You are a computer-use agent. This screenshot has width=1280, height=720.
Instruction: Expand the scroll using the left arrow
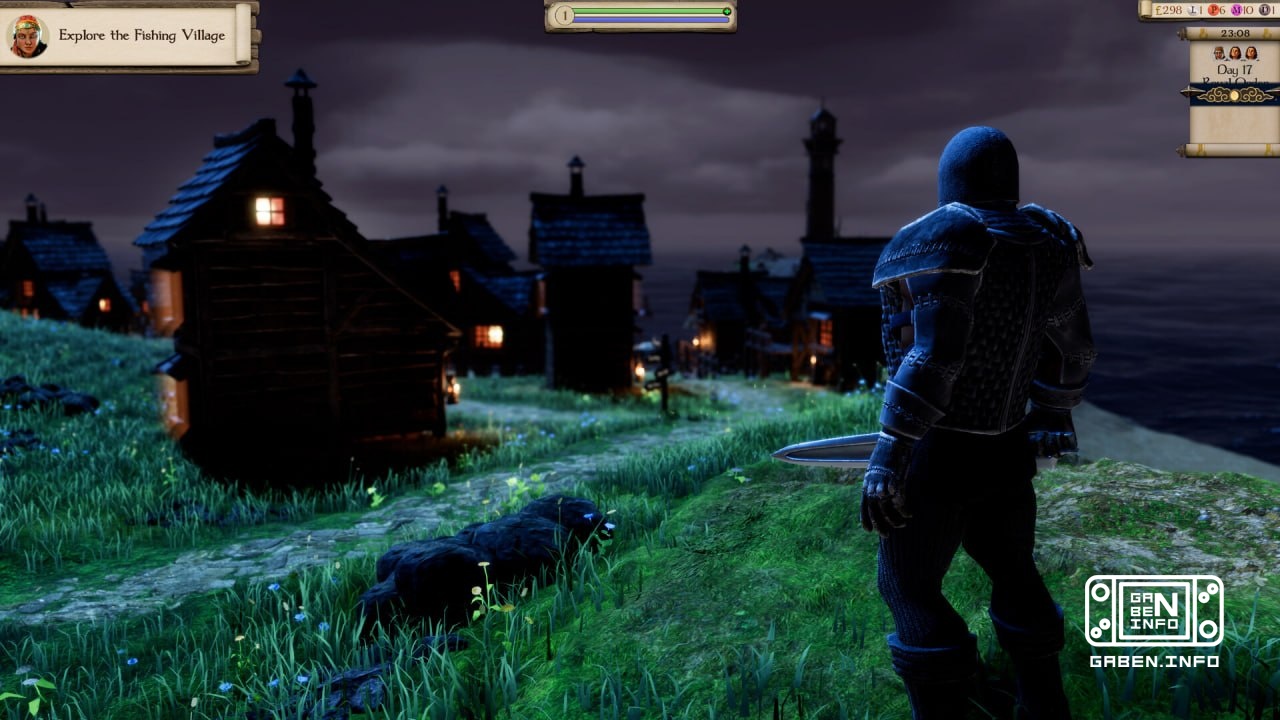[x=1186, y=90]
